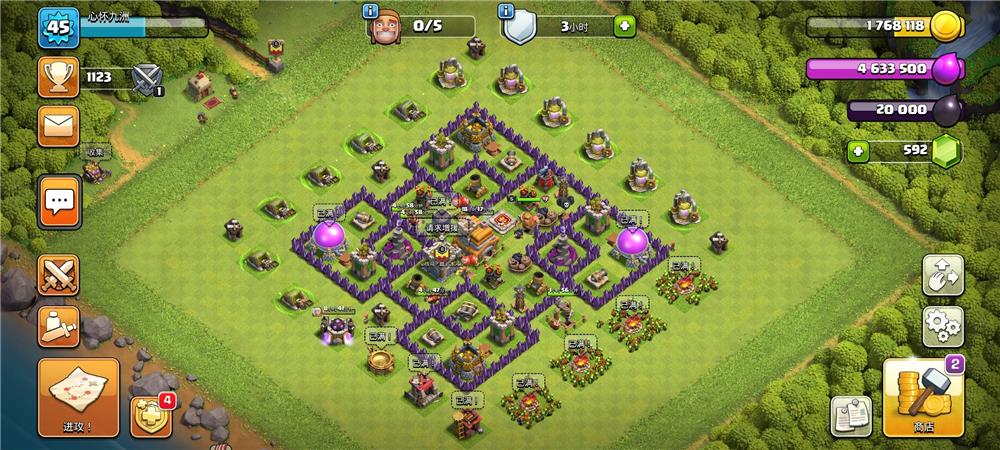Enter village layout edit mode
The image size is (1000, 450).
(942, 273)
